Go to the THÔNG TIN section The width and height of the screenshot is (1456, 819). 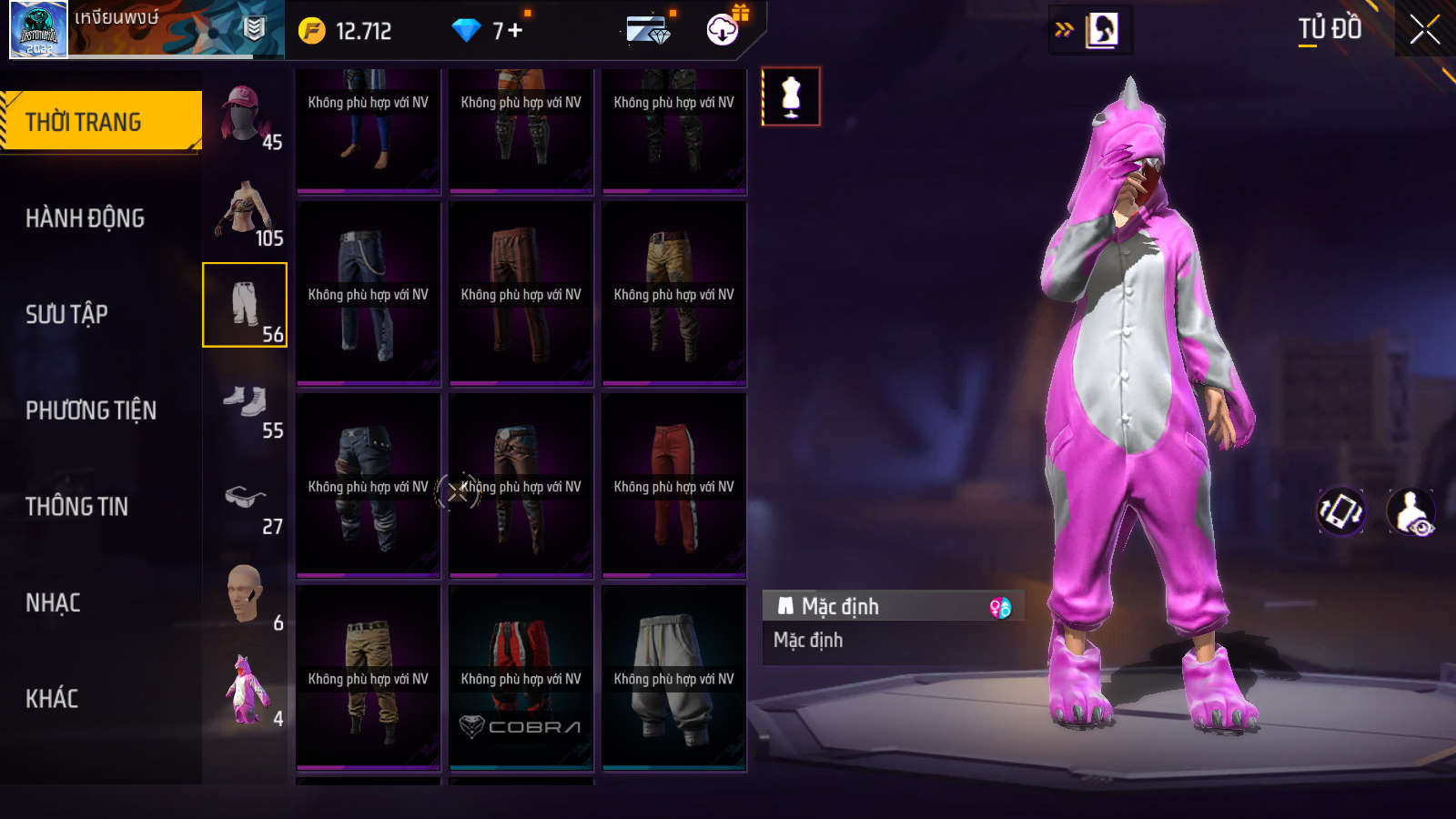pos(76,506)
